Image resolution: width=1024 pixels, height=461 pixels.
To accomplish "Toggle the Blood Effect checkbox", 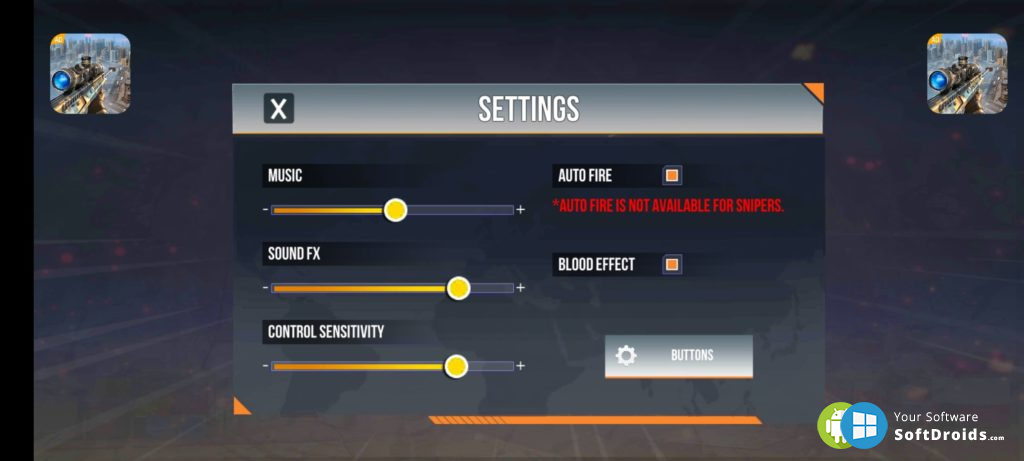I will [x=673, y=265].
